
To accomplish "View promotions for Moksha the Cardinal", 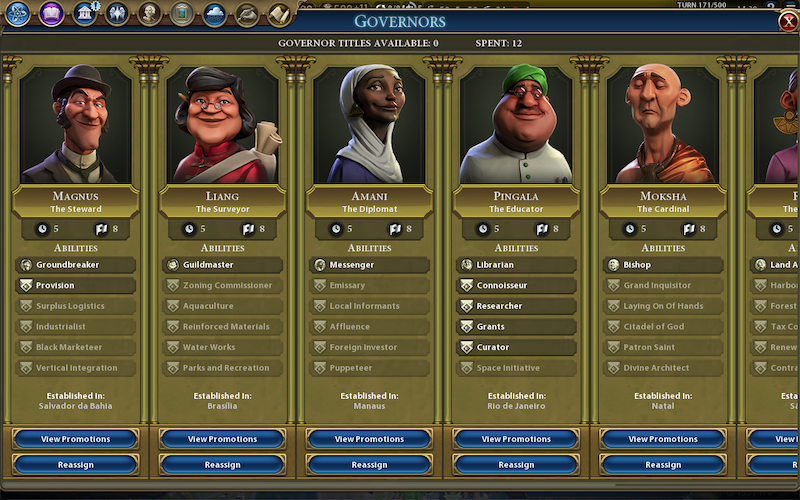I will [663, 439].
